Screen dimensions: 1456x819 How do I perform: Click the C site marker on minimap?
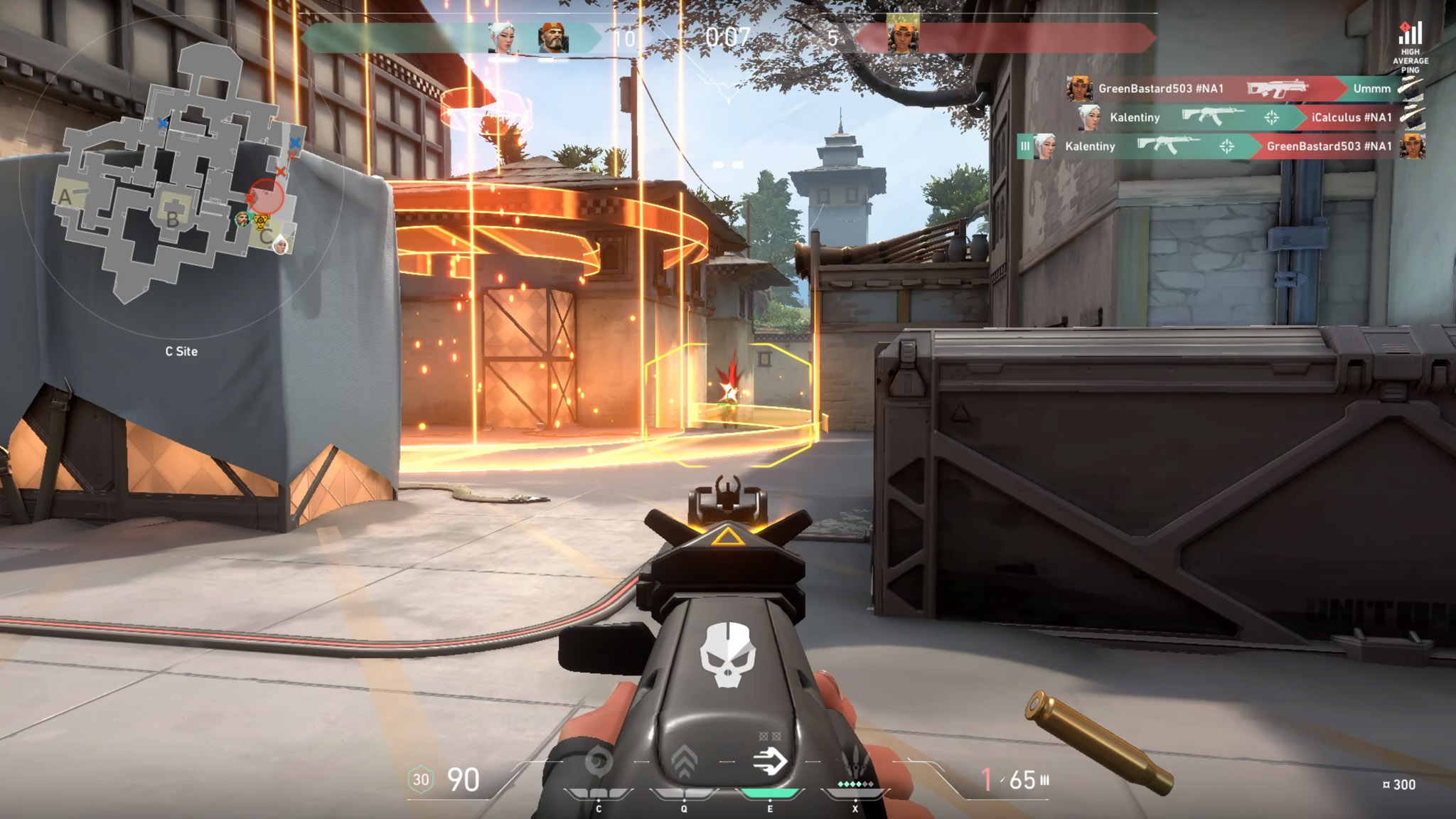pos(266,237)
